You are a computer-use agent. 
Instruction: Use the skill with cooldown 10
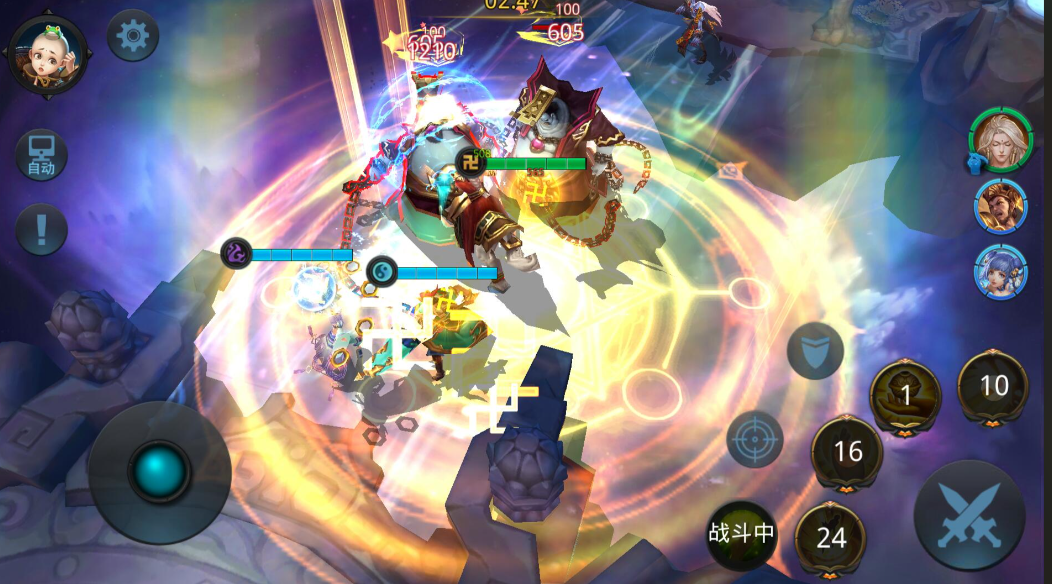pyautogui.click(x=993, y=386)
